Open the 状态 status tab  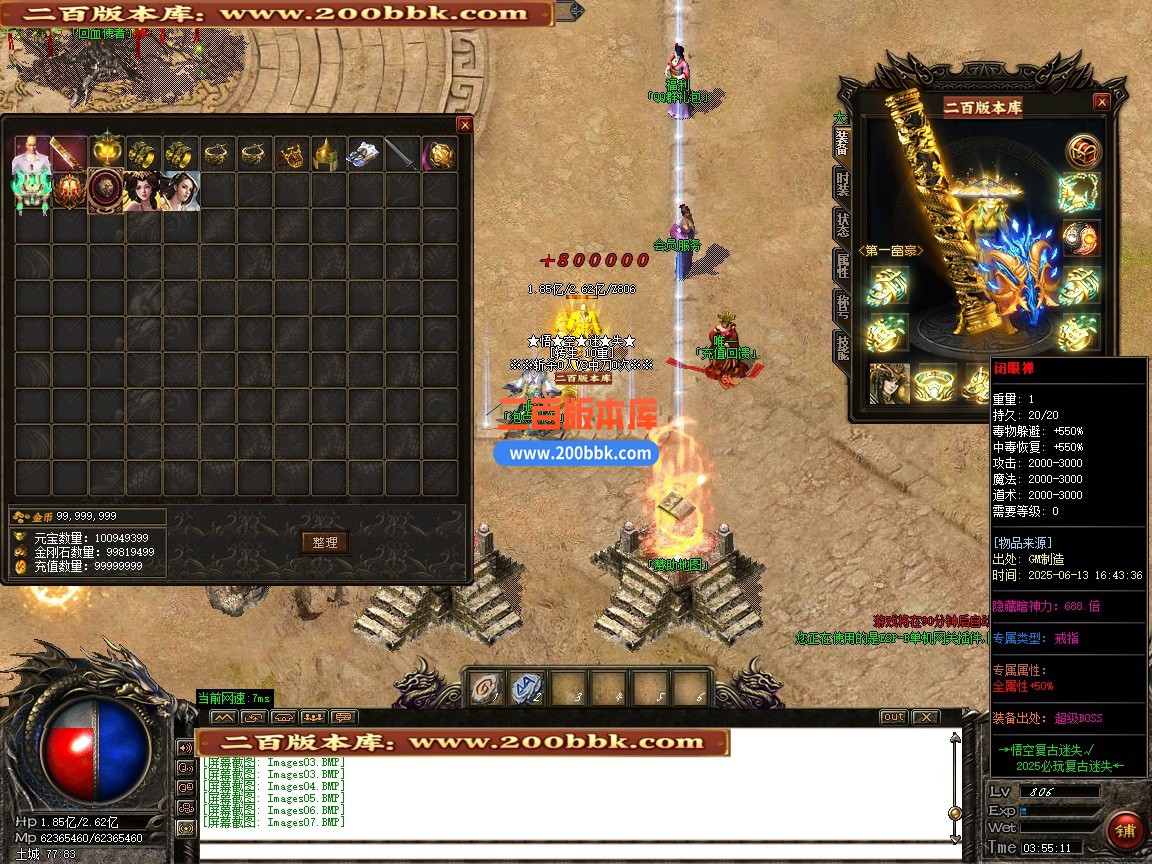[842, 224]
